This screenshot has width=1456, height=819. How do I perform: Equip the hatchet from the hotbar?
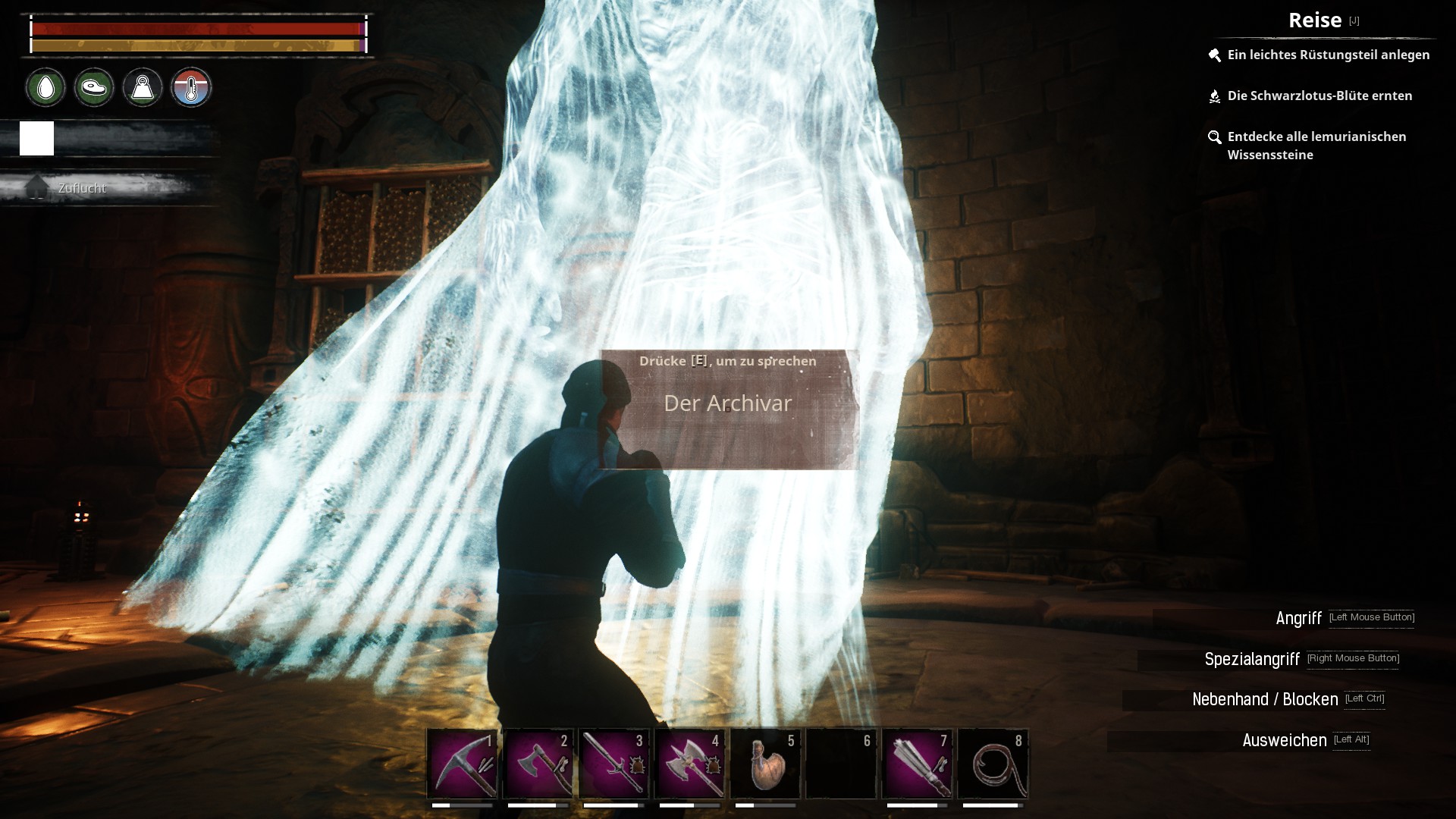click(538, 764)
